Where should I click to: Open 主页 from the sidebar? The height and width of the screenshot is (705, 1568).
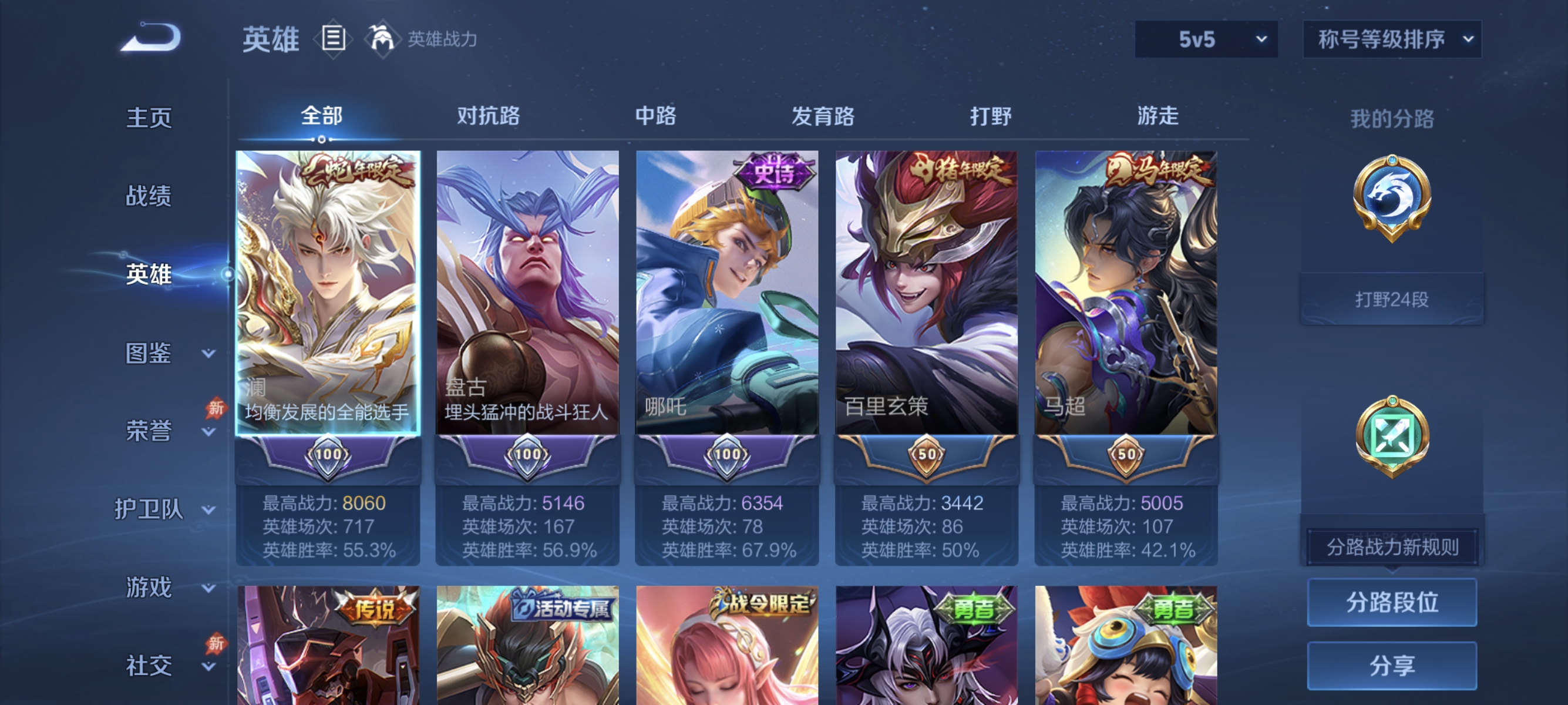(x=149, y=117)
